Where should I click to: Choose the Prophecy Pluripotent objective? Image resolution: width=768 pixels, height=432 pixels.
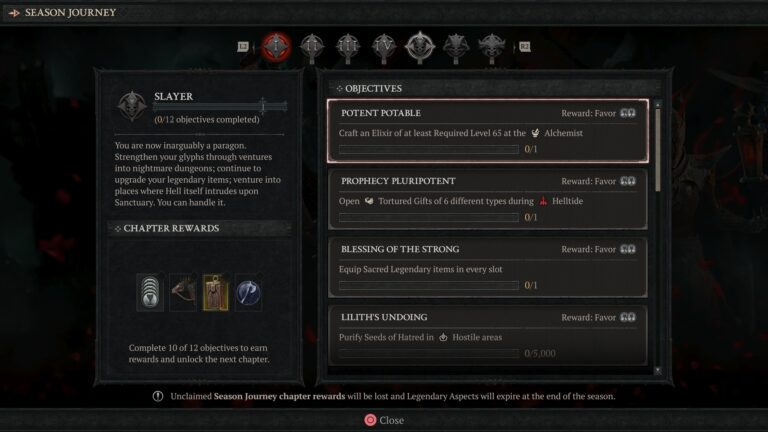pyautogui.click(x=487, y=199)
